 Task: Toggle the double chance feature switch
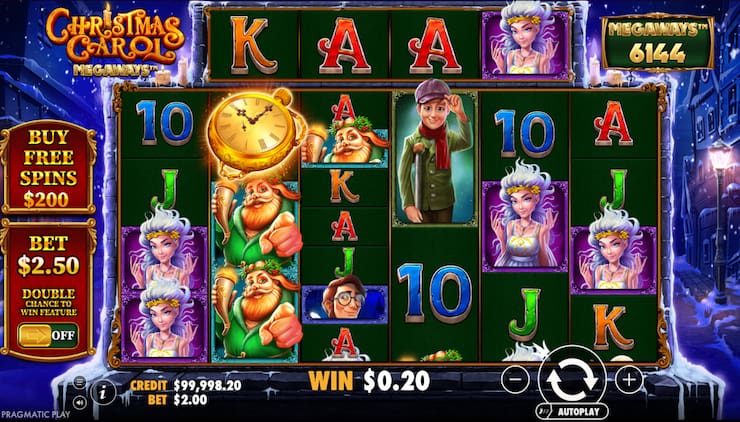pos(48,334)
